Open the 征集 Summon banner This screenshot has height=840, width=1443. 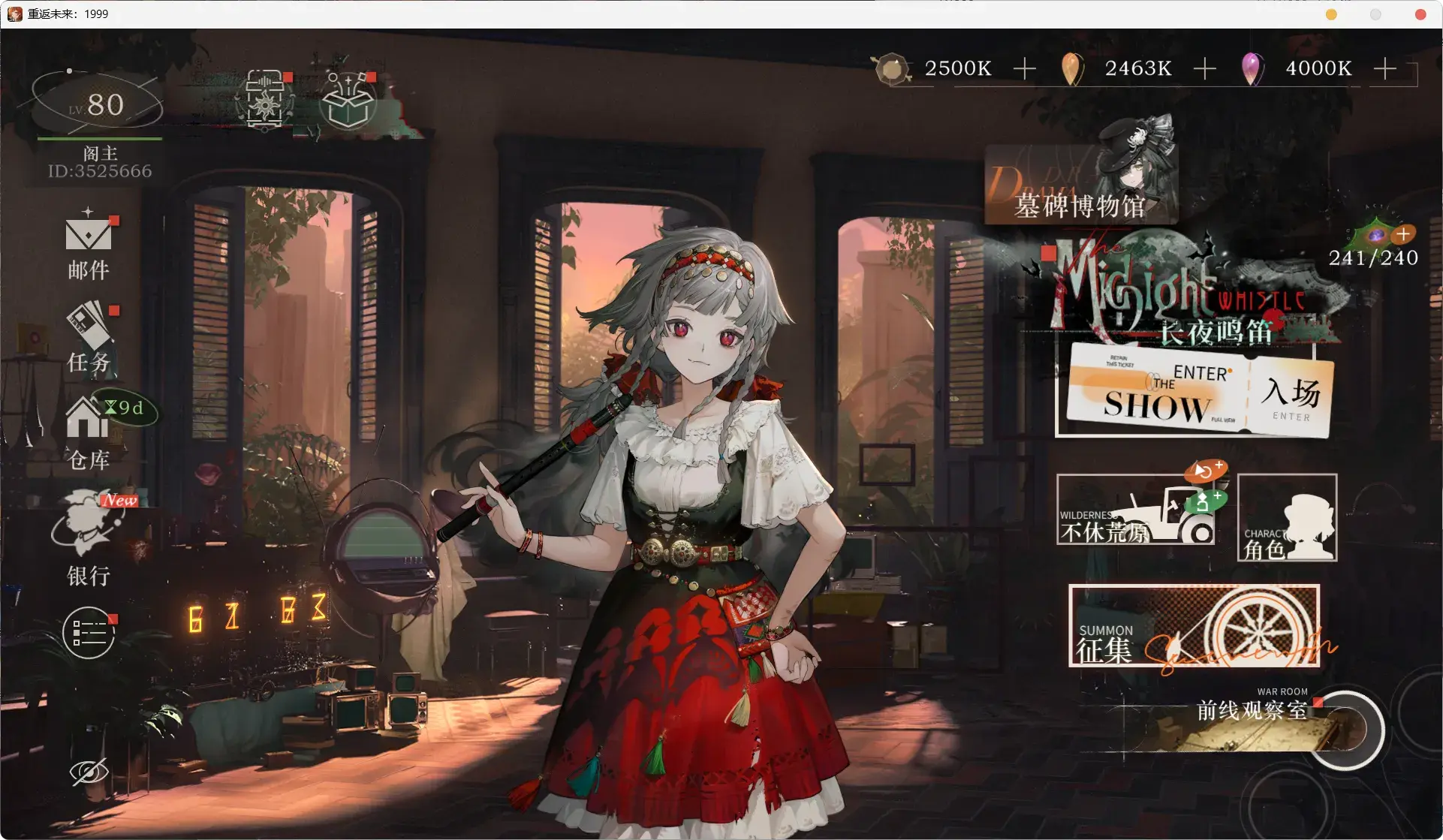(1194, 626)
